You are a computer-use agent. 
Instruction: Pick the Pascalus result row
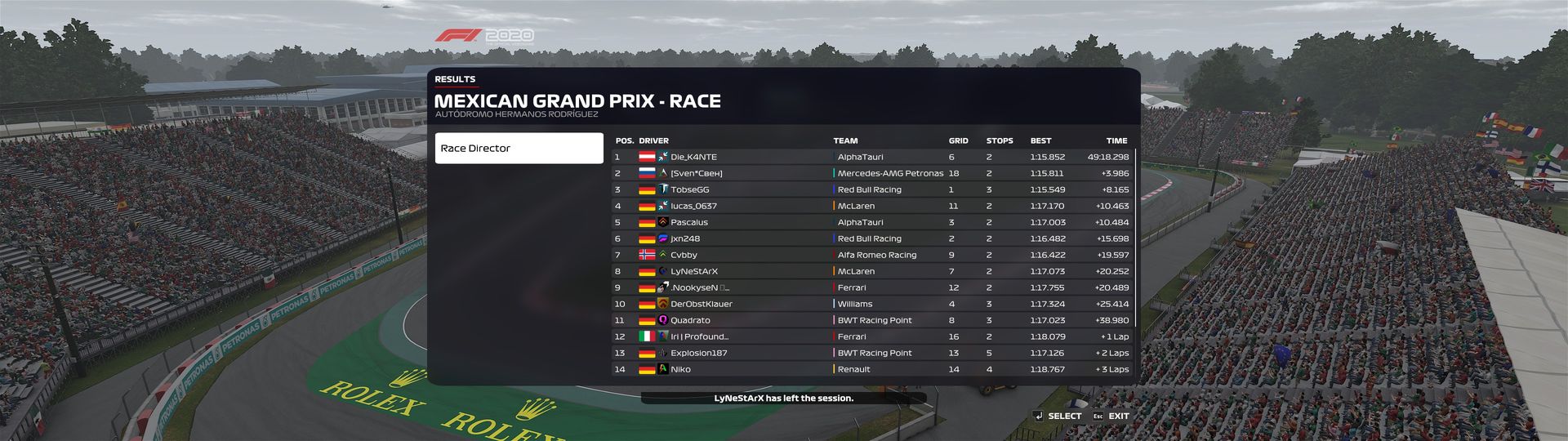[871, 222]
